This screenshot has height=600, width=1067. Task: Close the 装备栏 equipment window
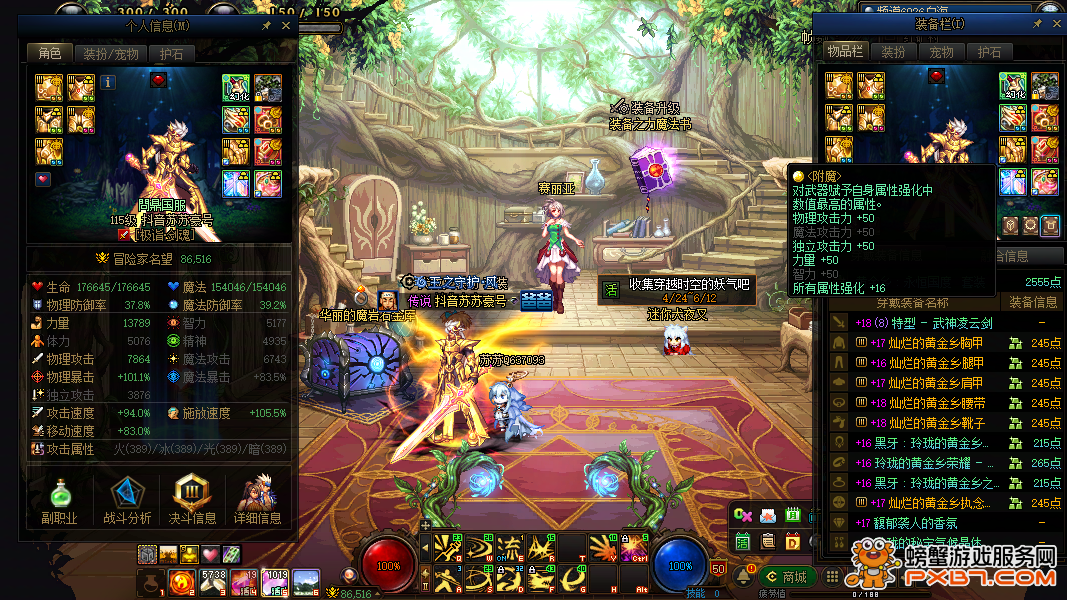(1057, 23)
